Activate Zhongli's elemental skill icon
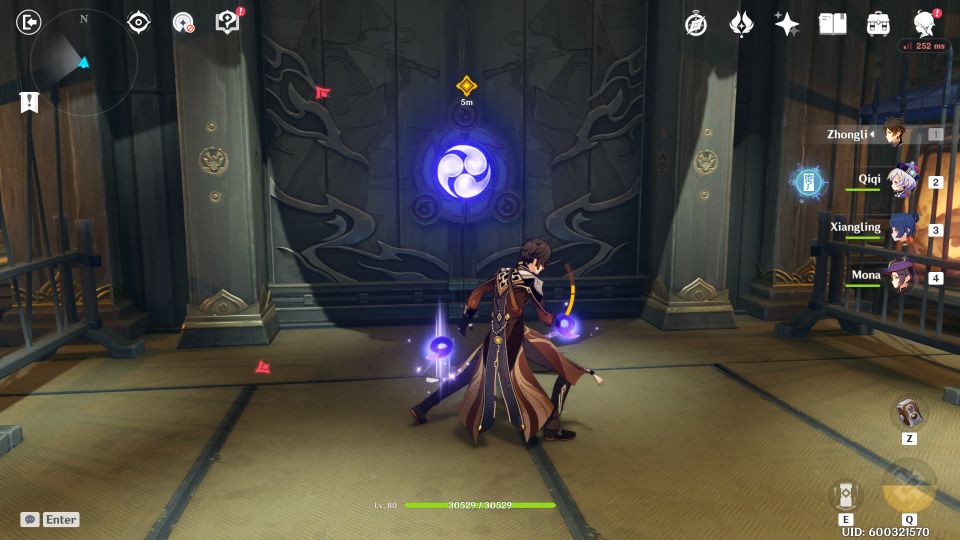Screen dimensions: 960x540 click(845, 494)
